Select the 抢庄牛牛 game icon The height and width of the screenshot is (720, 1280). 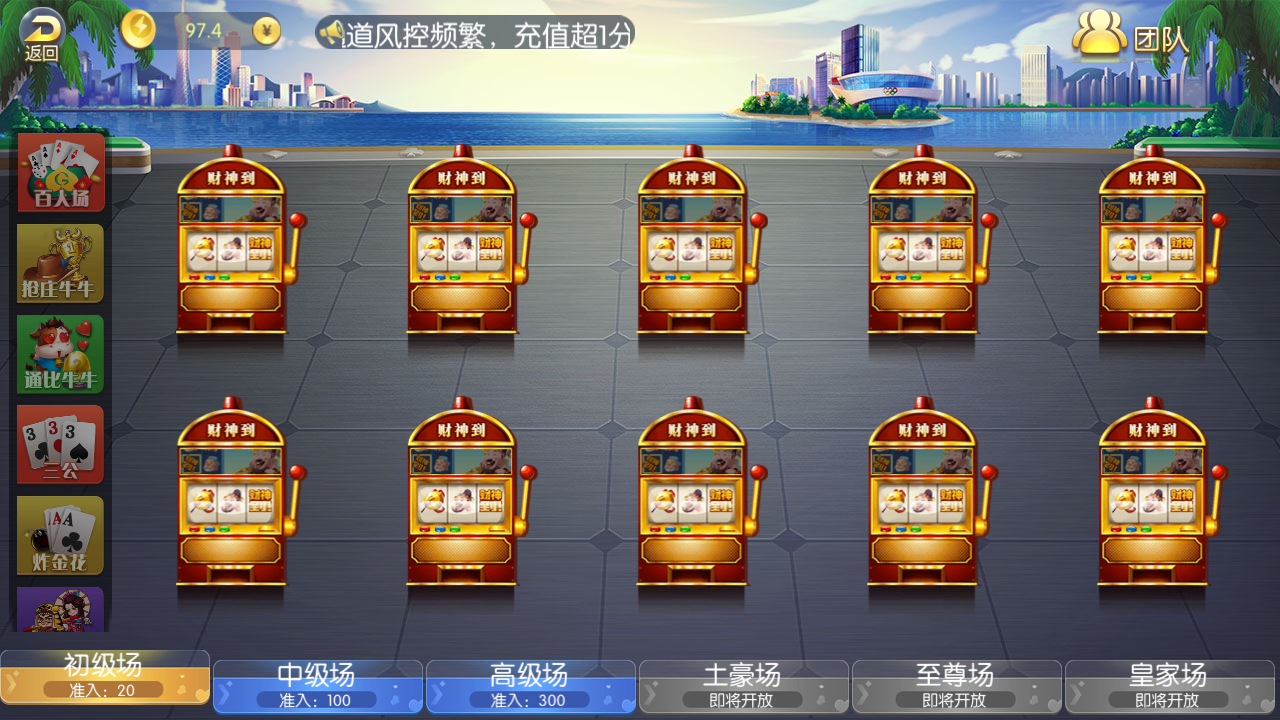click(x=59, y=263)
